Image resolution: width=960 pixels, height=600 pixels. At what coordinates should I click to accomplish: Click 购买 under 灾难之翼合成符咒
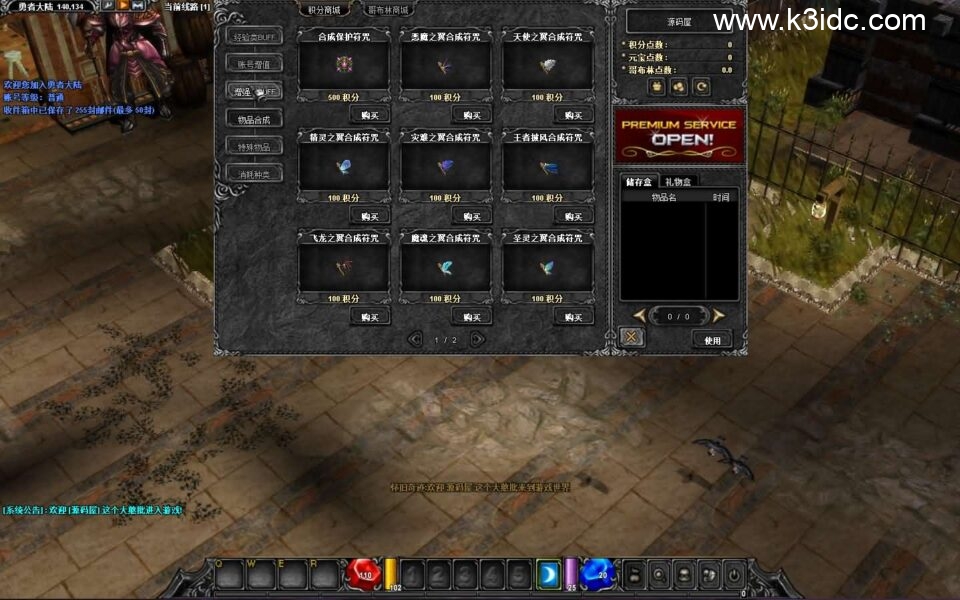pos(471,215)
